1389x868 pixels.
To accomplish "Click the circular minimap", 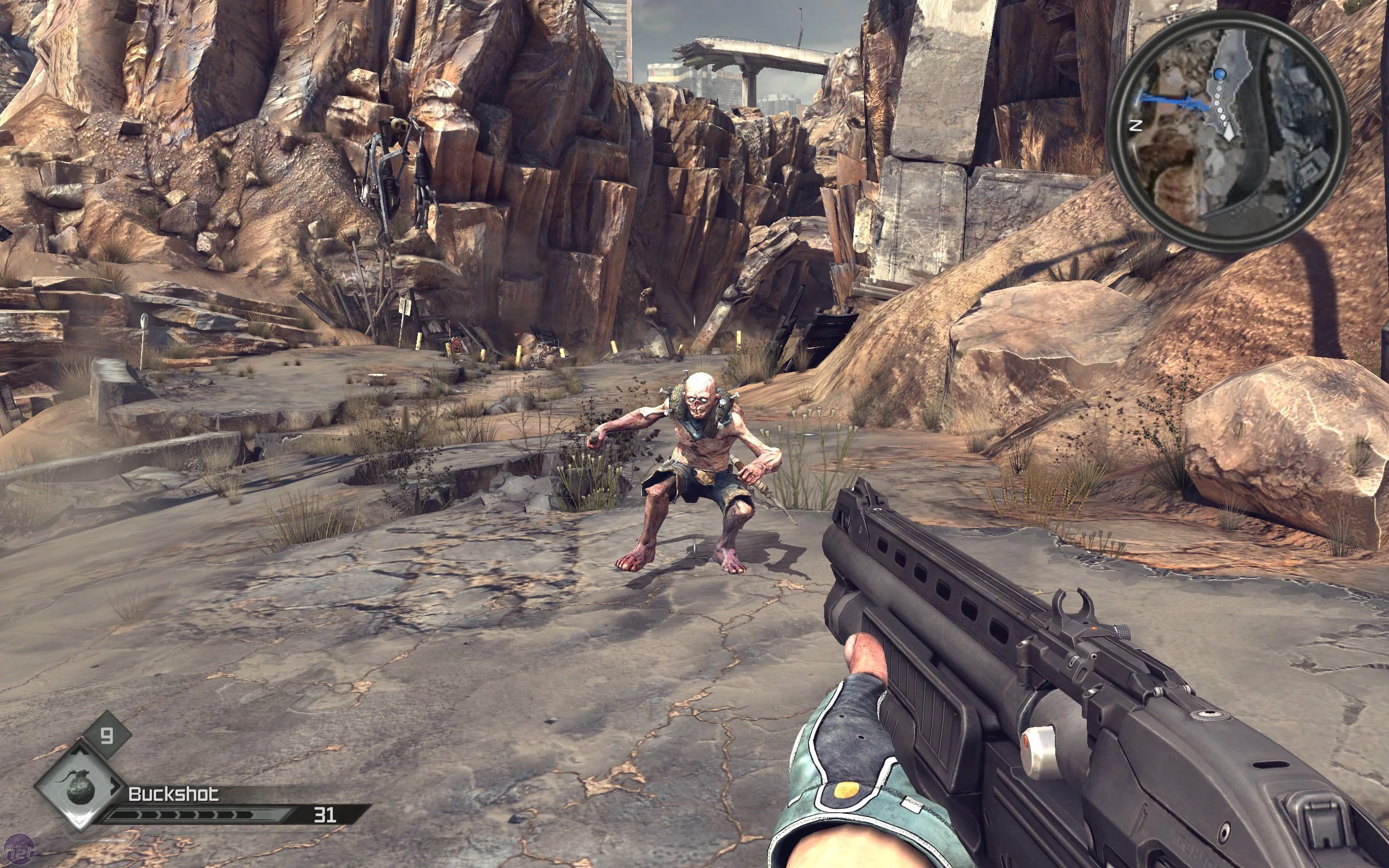I will point(1228,131).
